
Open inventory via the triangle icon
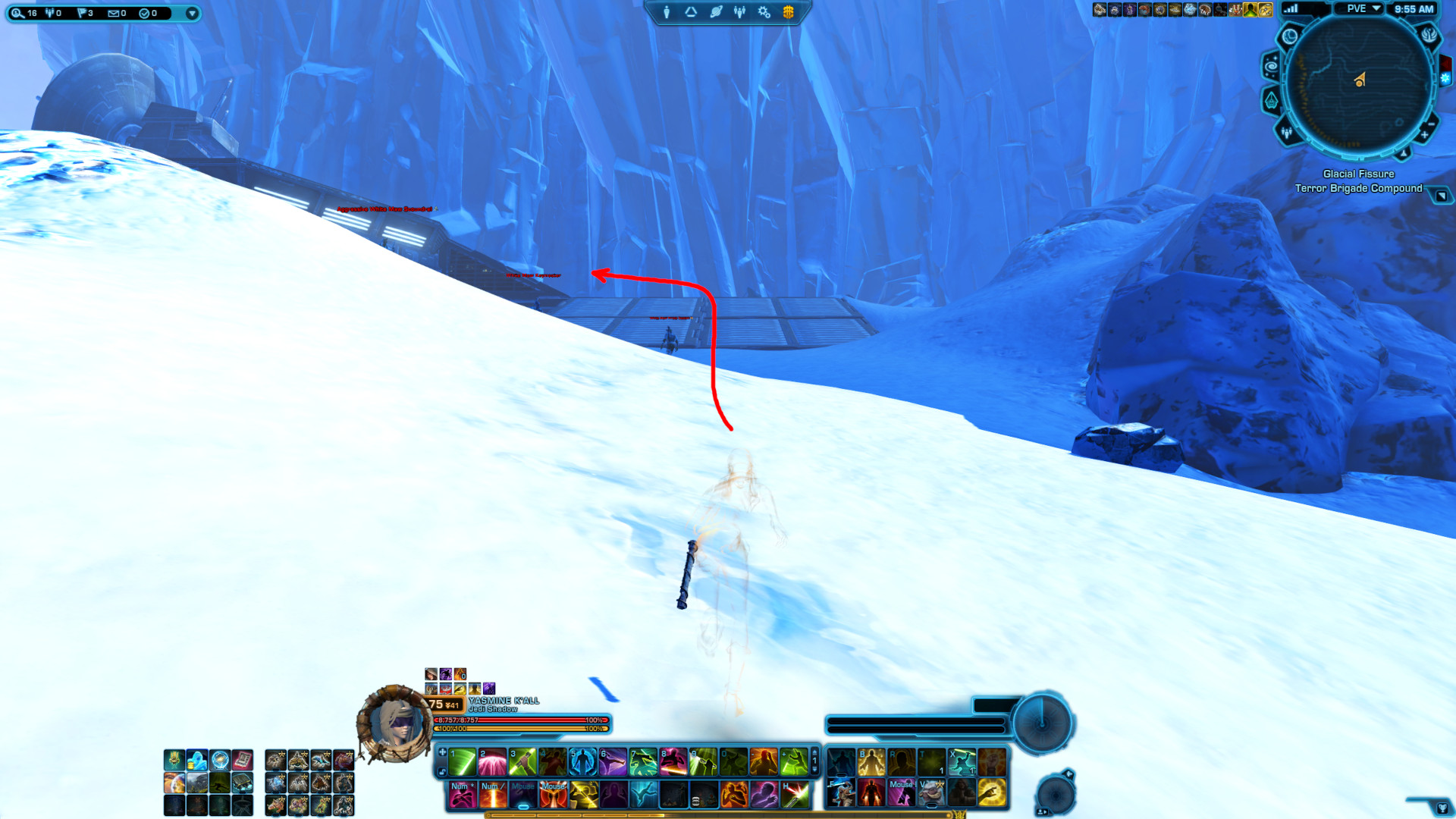point(691,11)
